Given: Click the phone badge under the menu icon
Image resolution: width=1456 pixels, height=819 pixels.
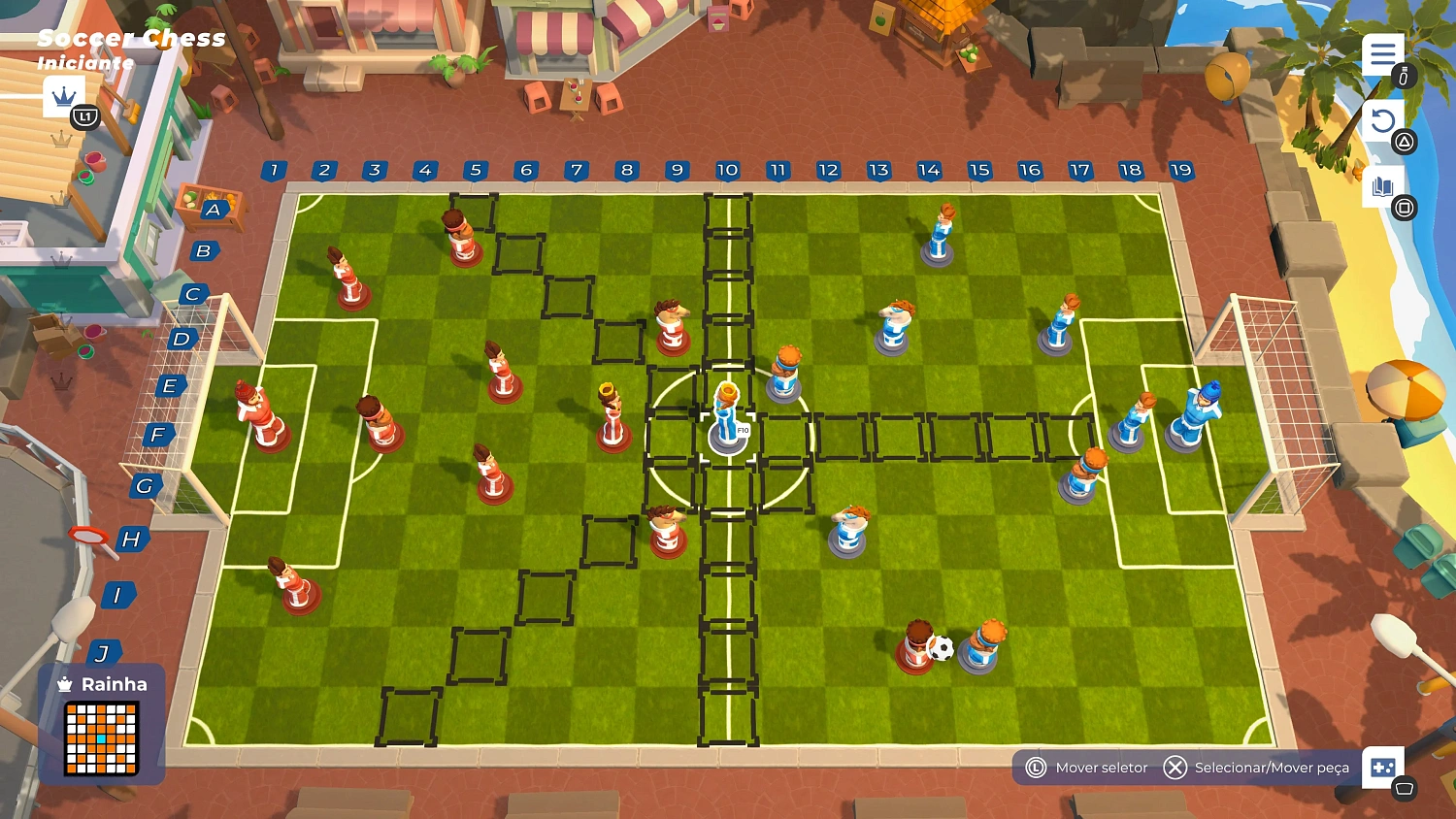Looking at the screenshot, I should coord(1404,76).
